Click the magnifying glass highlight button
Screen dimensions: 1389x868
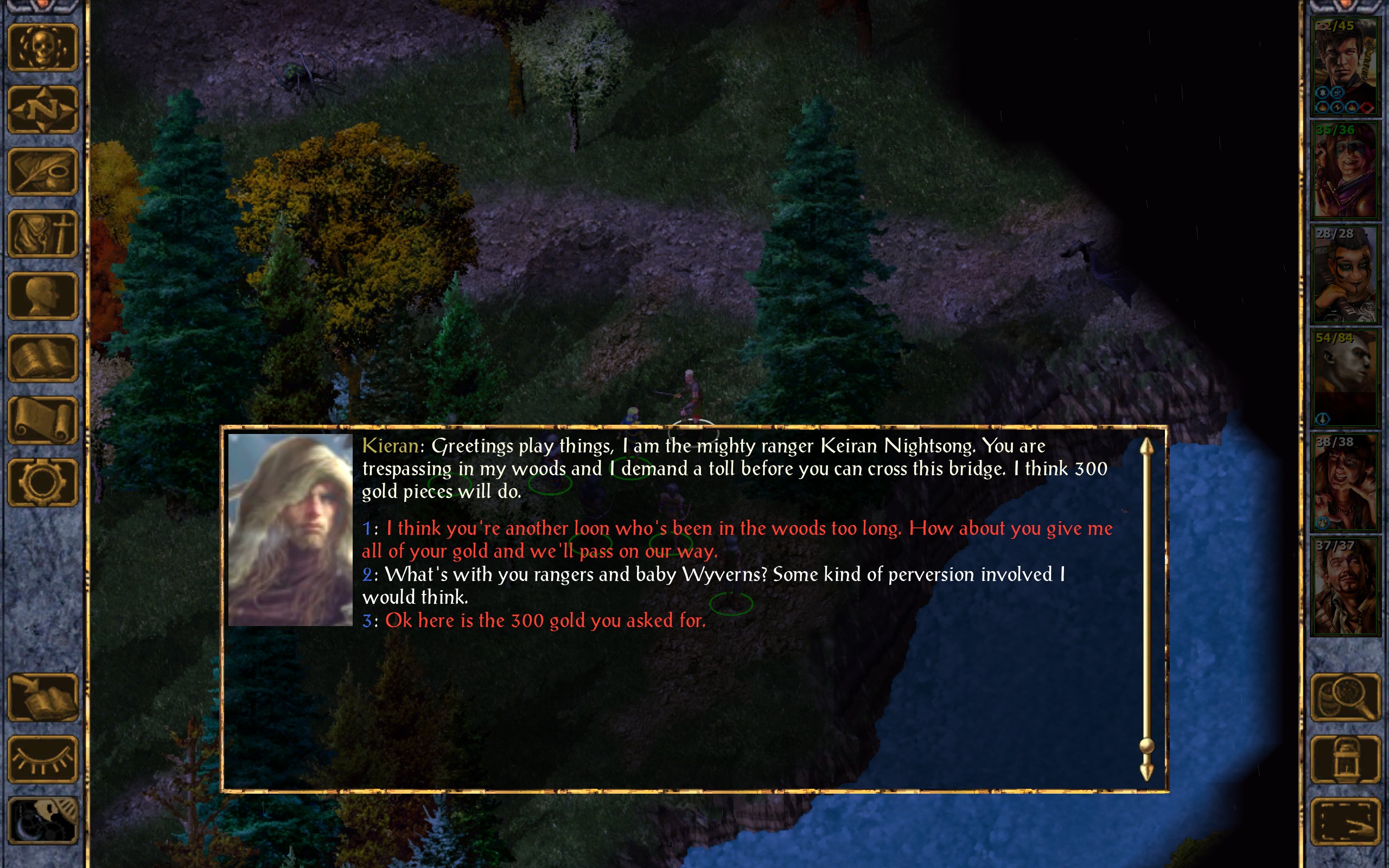(1346, 698)
